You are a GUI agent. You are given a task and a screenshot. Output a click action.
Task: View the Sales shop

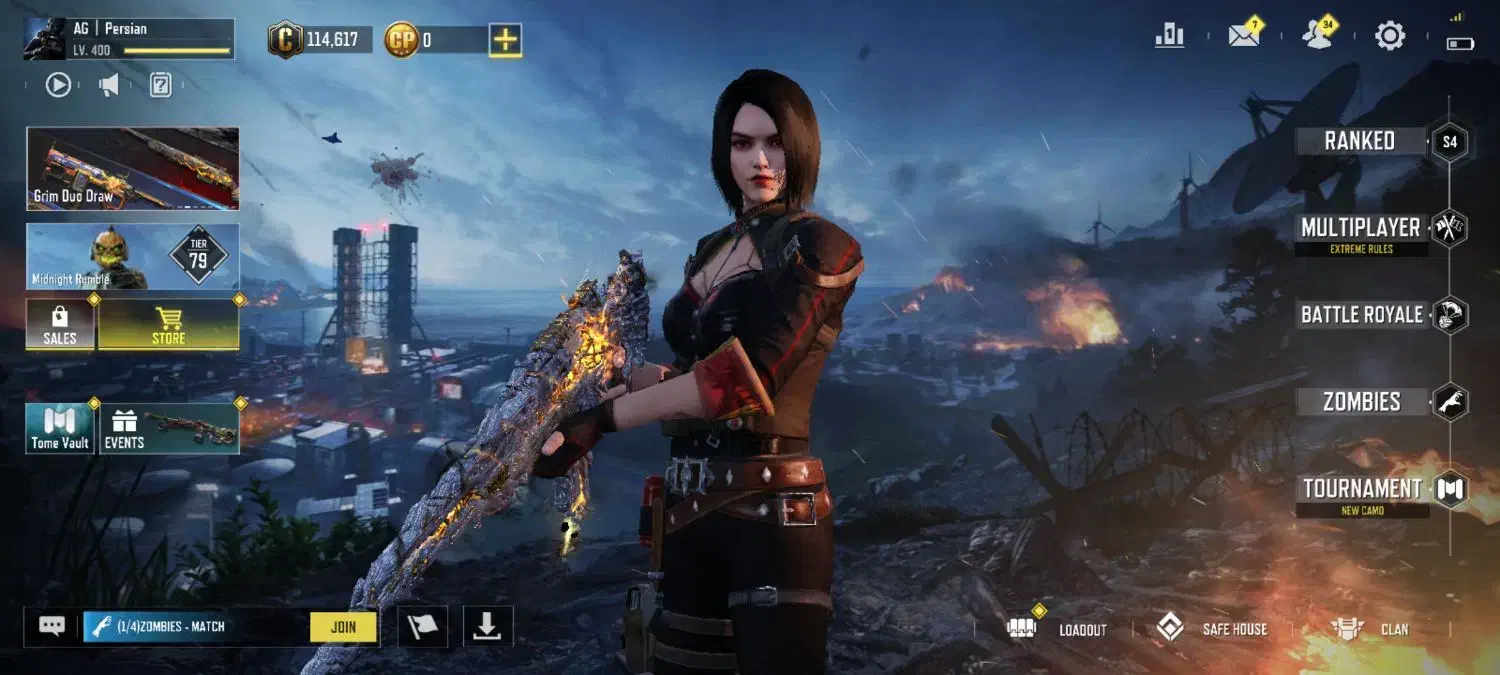(x=60, y=325)
